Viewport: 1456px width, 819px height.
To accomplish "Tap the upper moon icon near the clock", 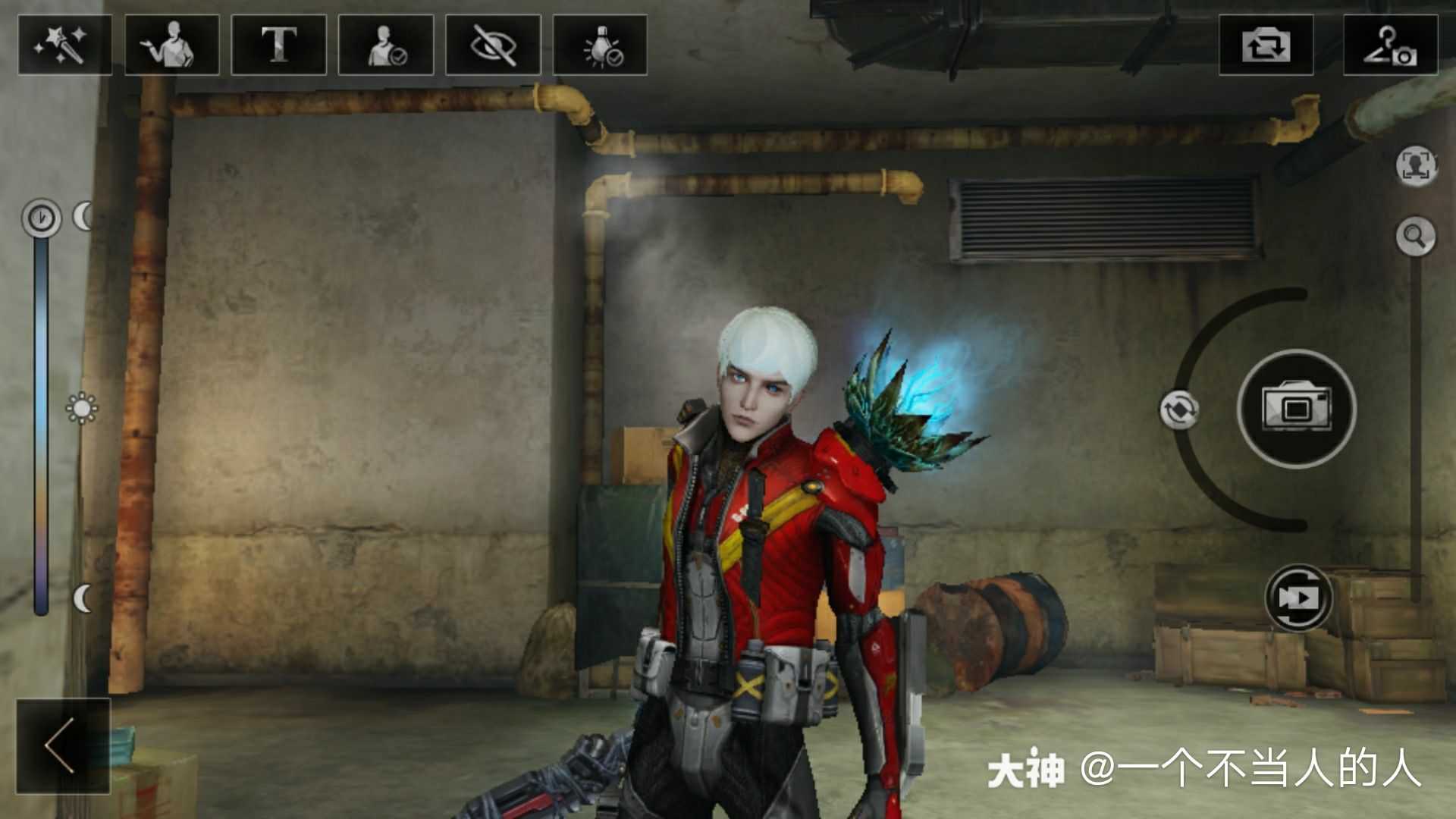I will (83, 216).
